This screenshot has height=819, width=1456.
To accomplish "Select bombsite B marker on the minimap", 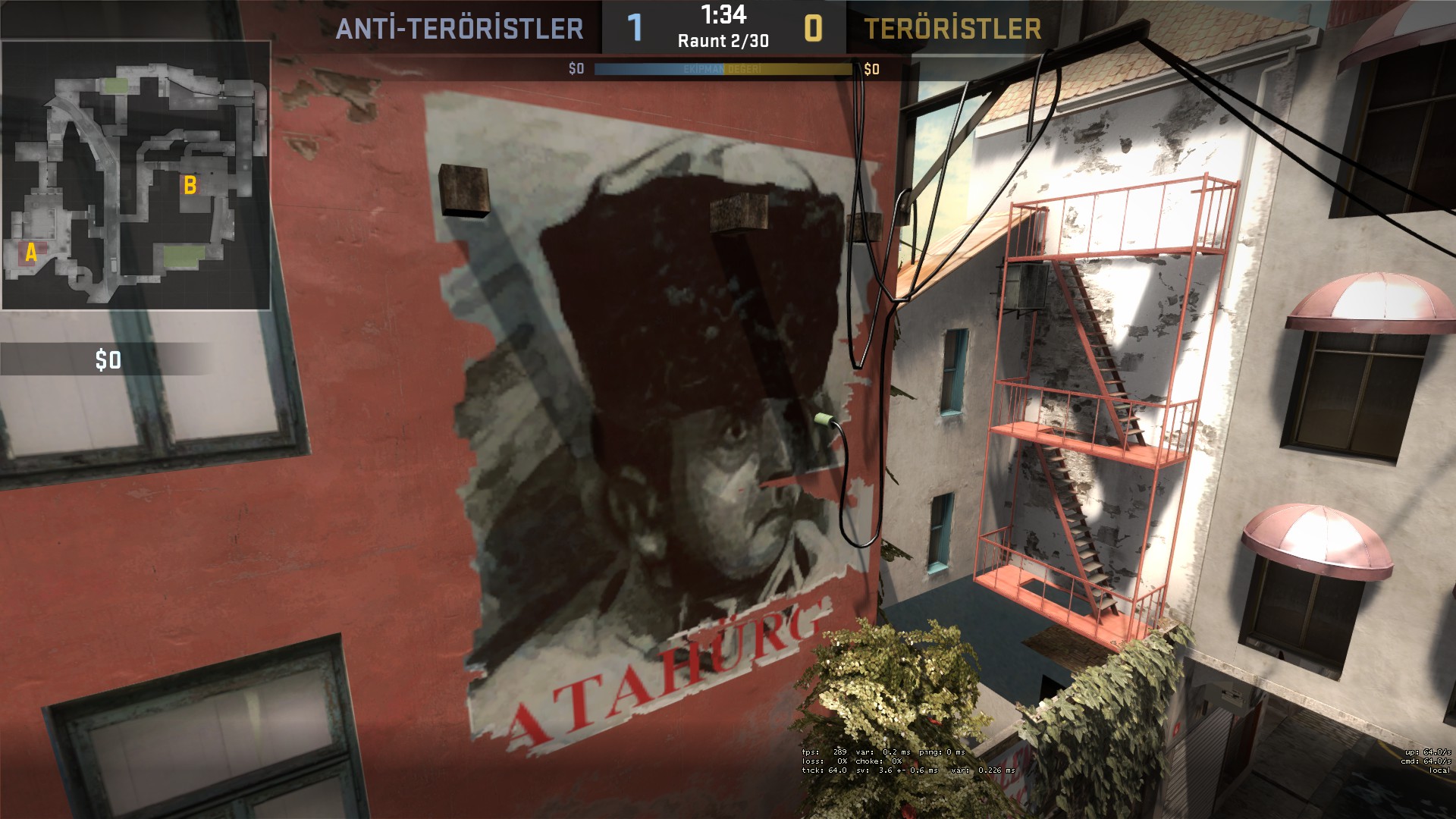I will tap(190, 185).
